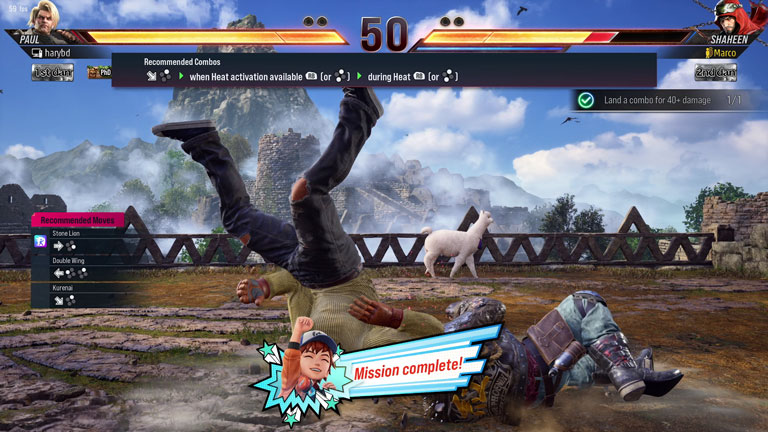768x432 pixels.
Task: Click Shaheen's character portrait
Action: coord(742,17)
